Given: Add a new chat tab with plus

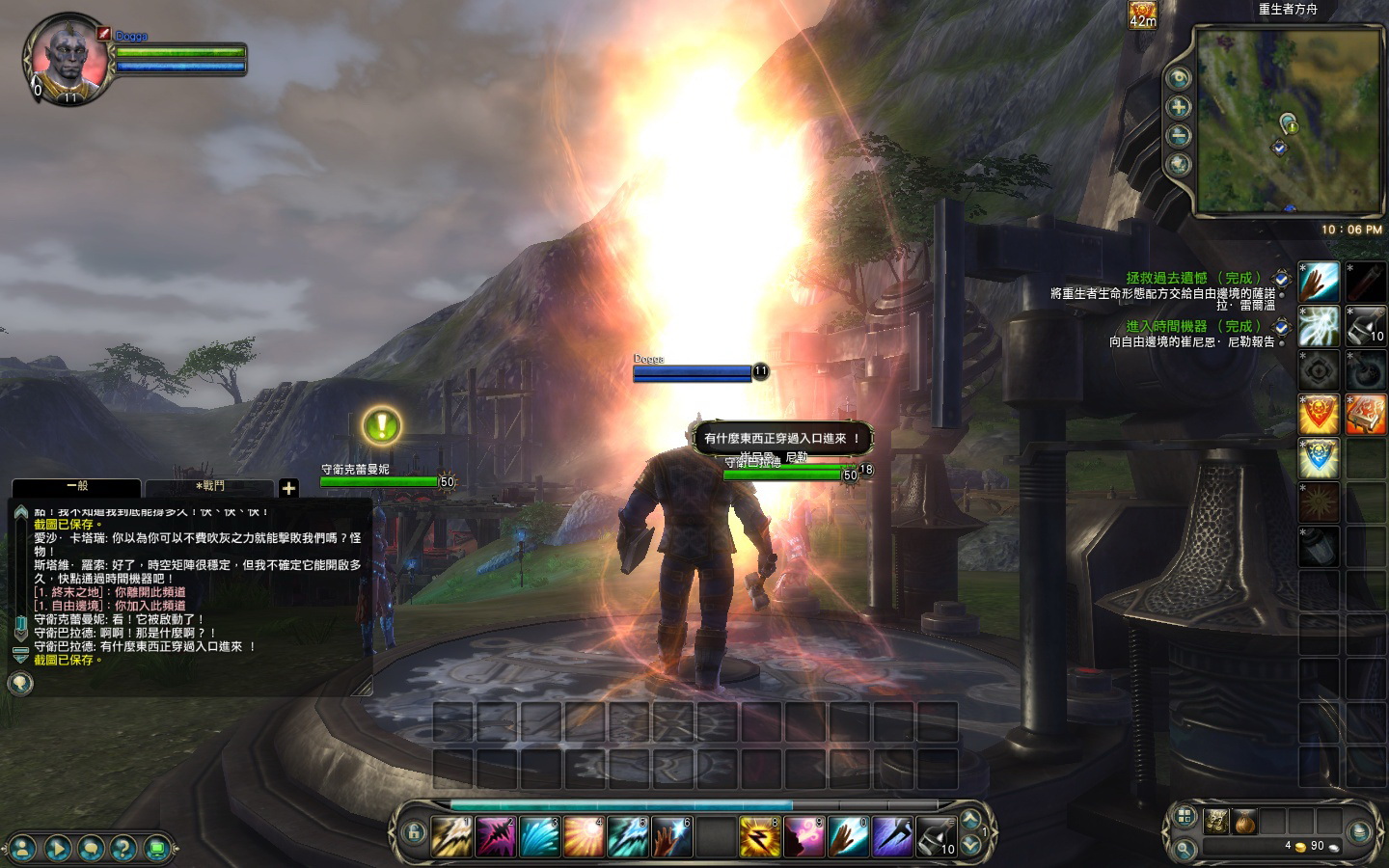Looking at the screenshot, I should [x=288, y=488].
